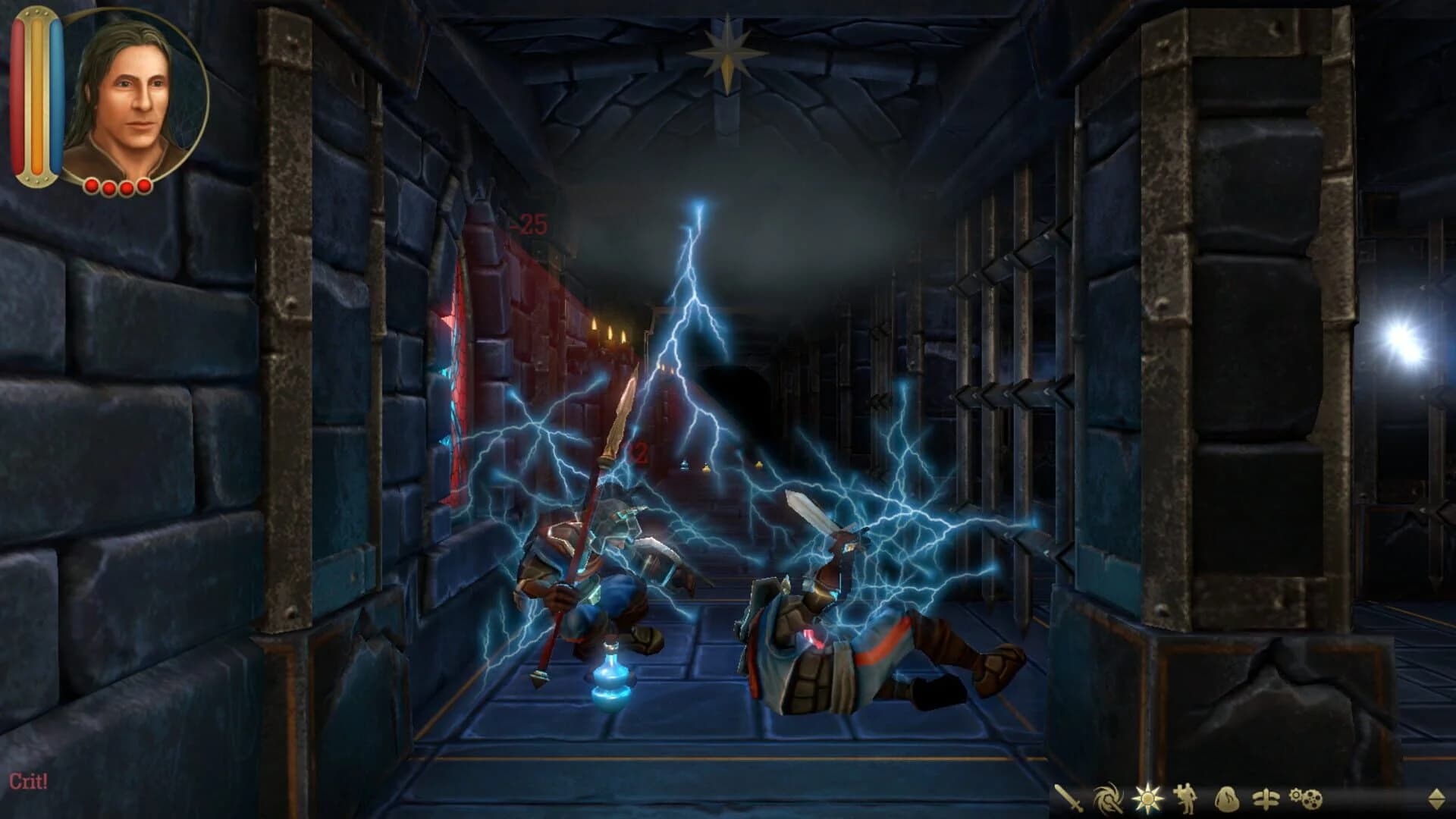This screenshot has height=819, width=1456.
Task: Click the sun-shaped ability icon
Action: [x=1148, y=796]
